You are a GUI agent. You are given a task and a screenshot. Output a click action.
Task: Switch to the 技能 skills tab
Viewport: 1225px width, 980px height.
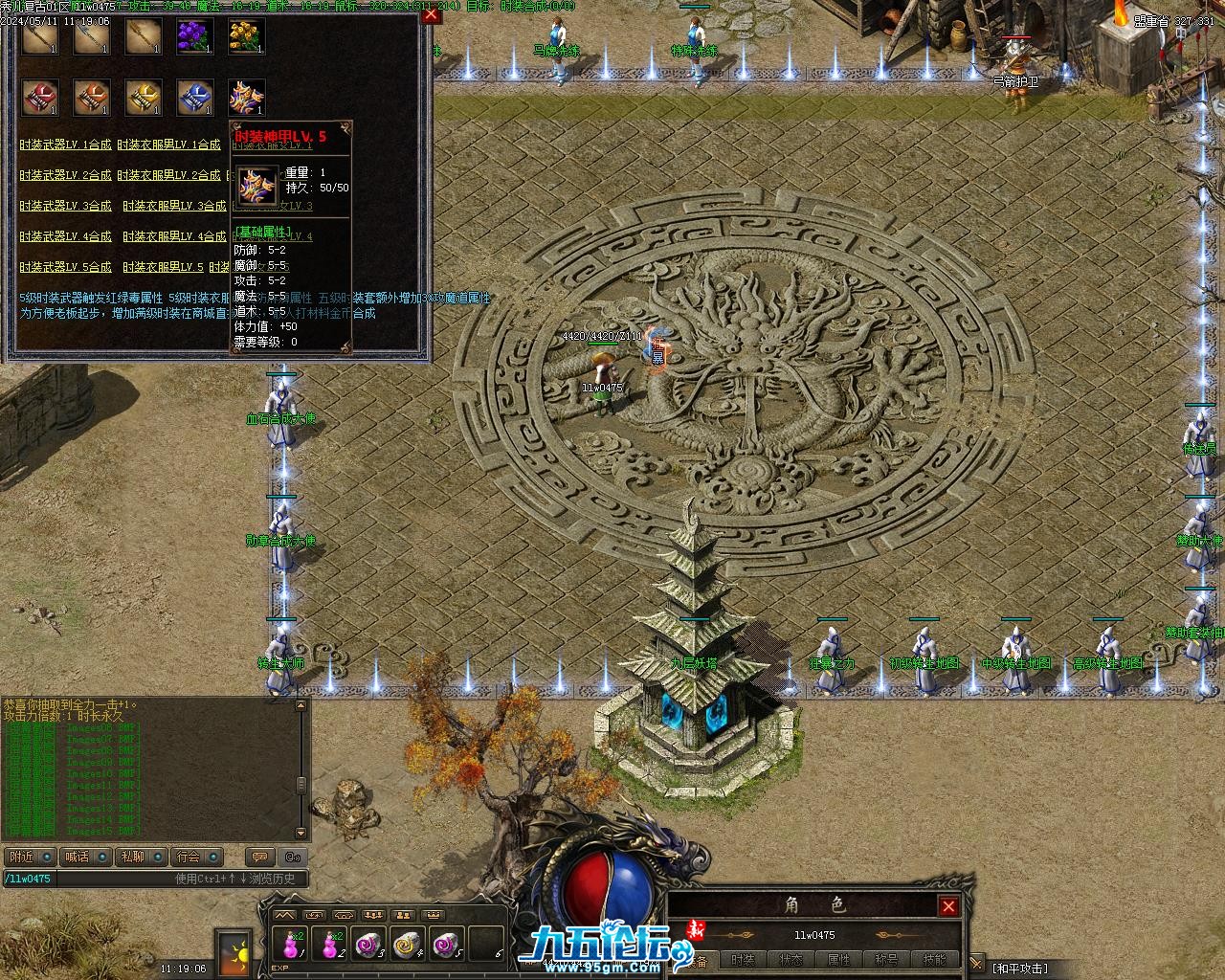coord(934,960)
